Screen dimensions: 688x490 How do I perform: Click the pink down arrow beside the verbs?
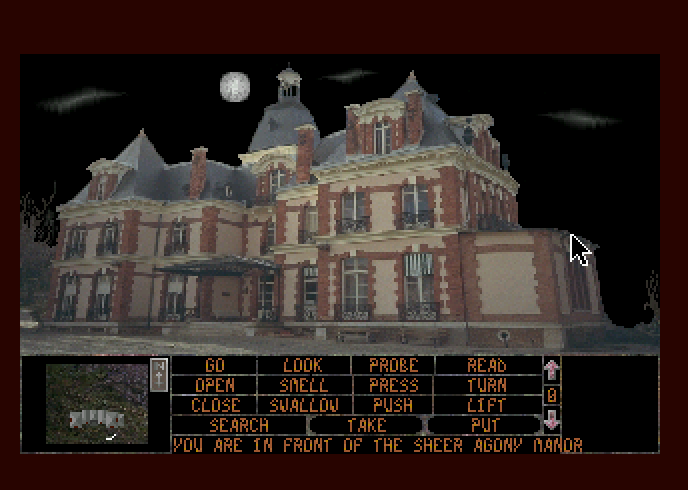[551, 421]
